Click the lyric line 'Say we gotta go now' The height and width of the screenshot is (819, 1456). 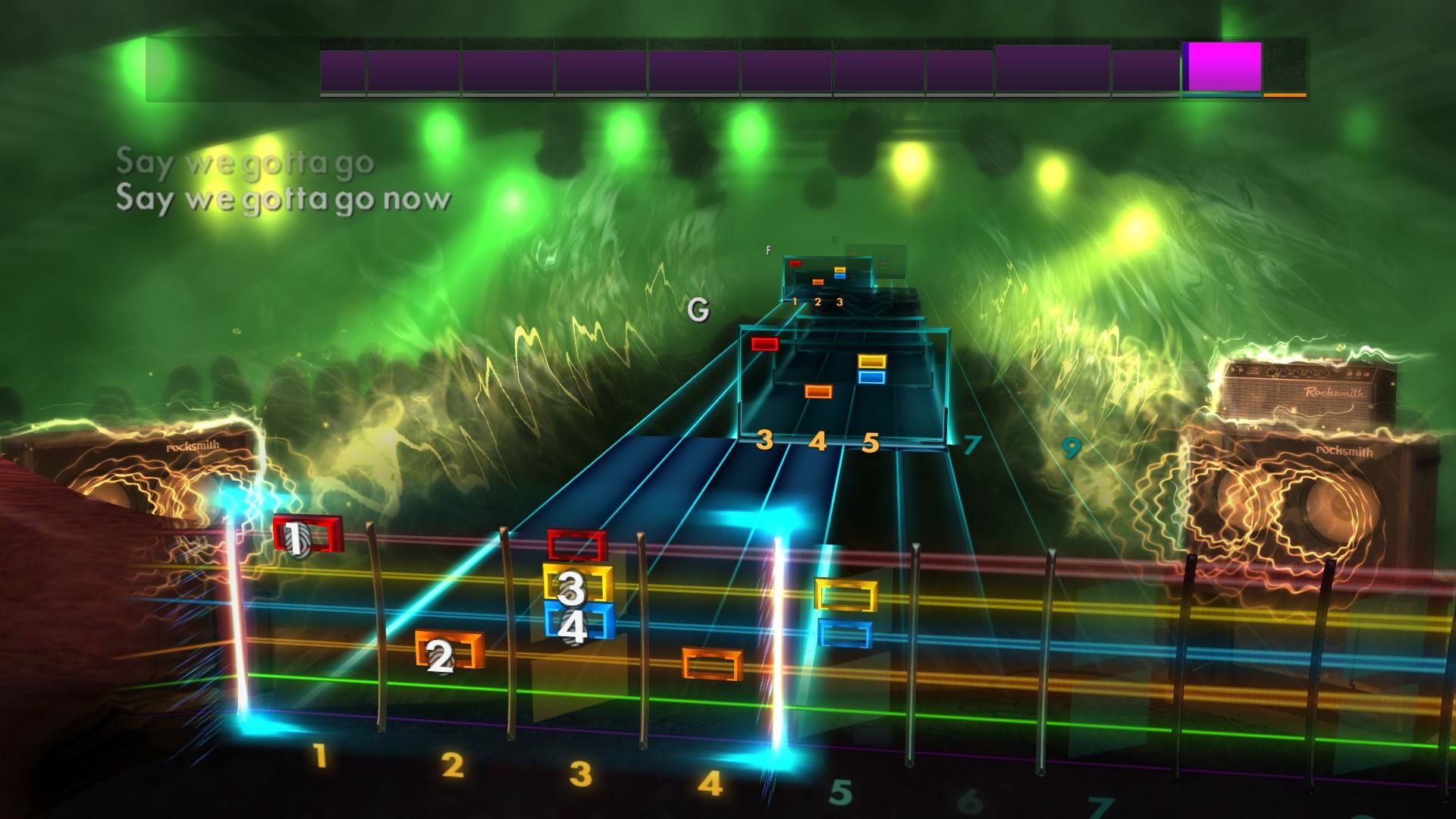pyautogui.click(x=284, y=201)
